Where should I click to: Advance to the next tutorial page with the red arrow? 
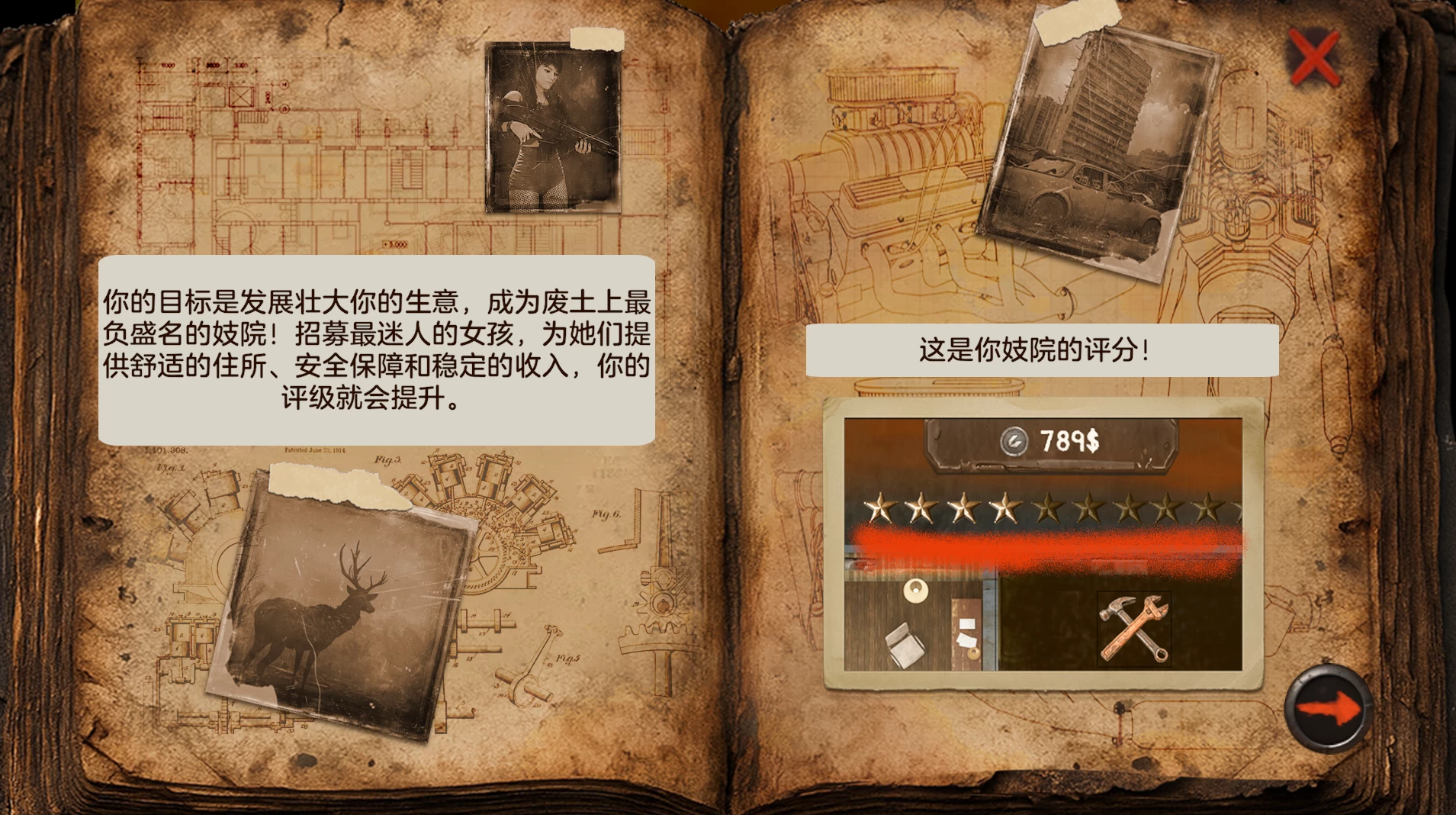(x=1327, y=707)
